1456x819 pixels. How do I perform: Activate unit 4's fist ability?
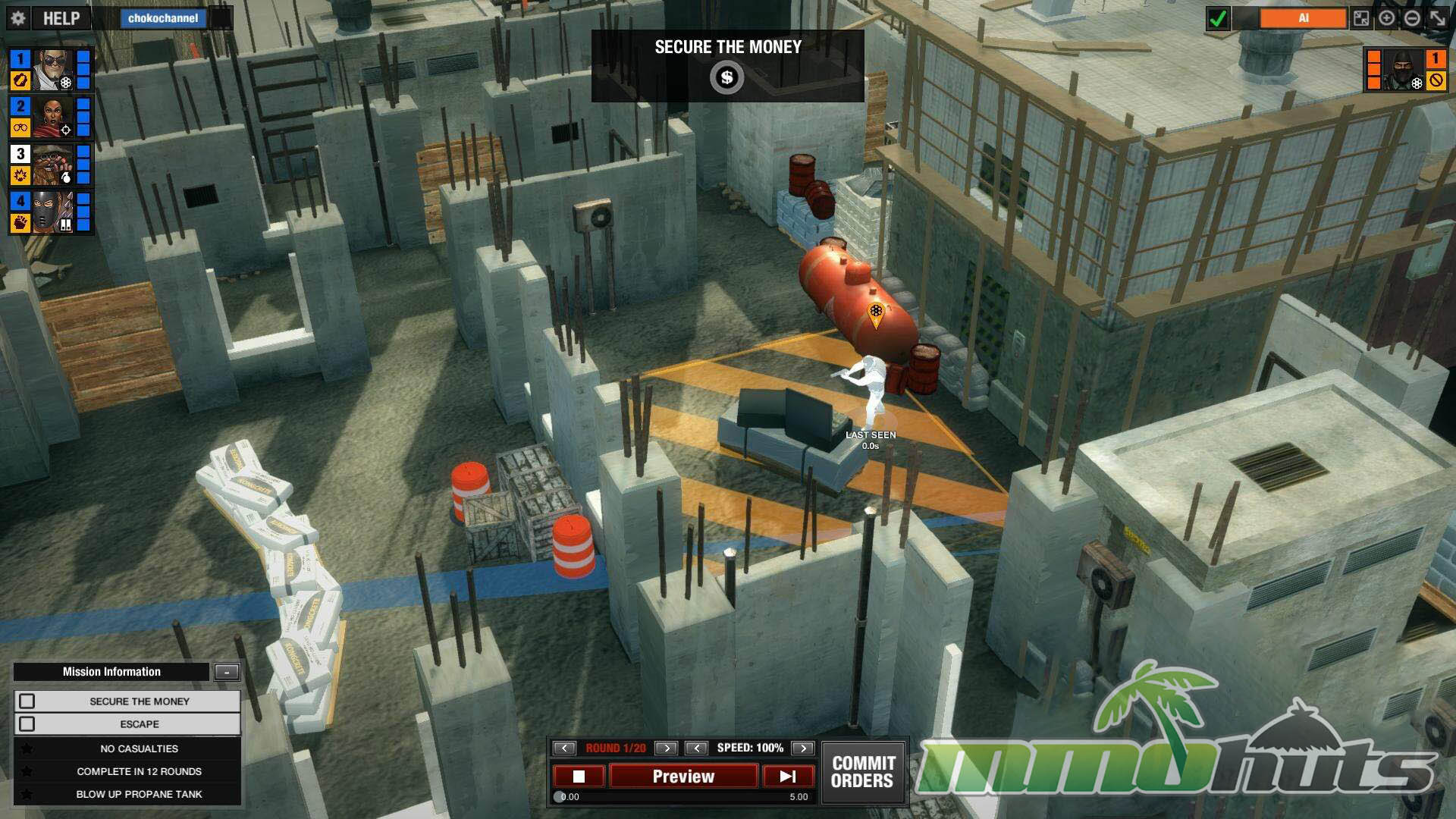(20, 222)
